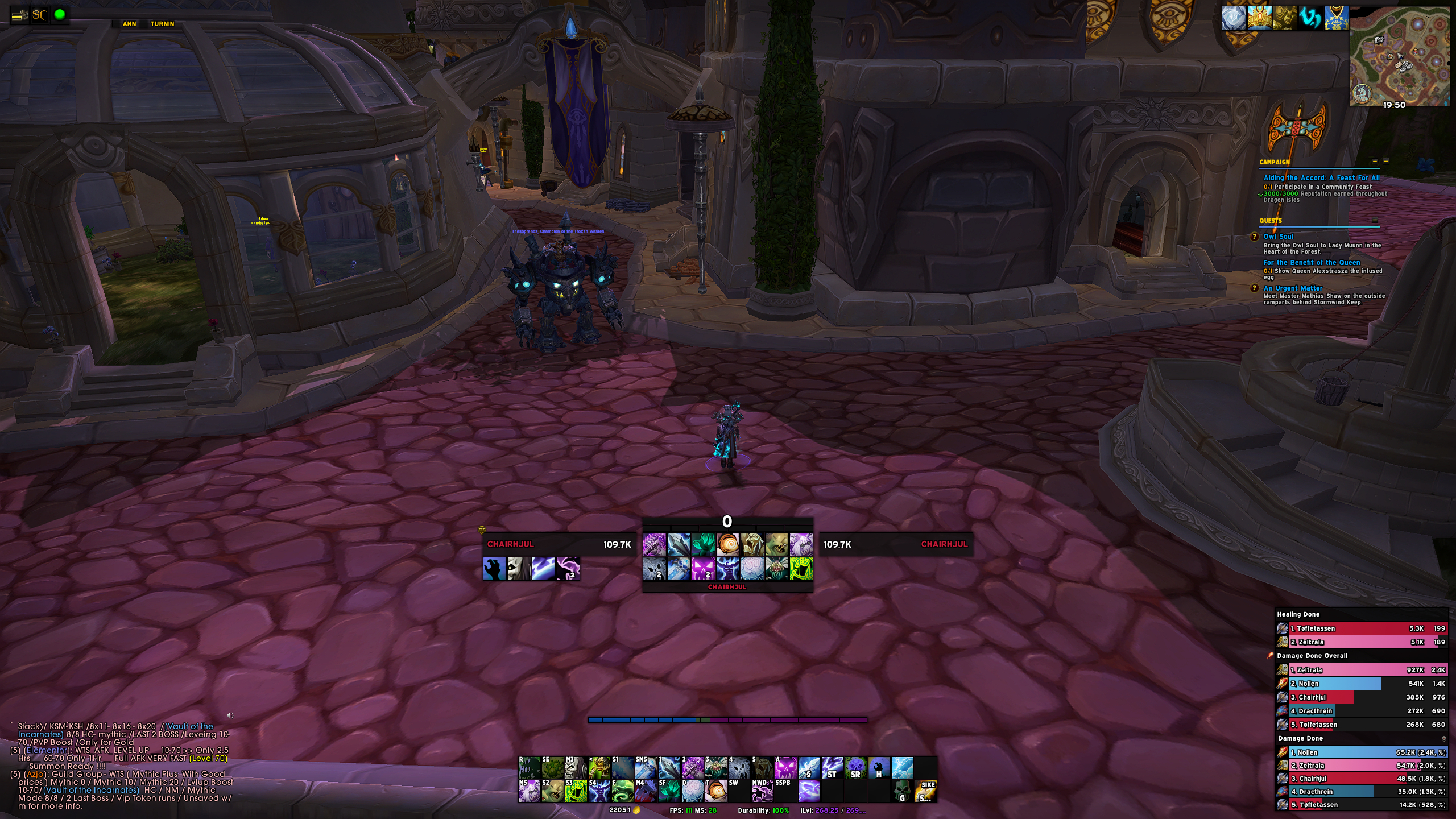Click the Alliance tabard buff icon
This screenshot has width=1456, height=819.
1336,18
